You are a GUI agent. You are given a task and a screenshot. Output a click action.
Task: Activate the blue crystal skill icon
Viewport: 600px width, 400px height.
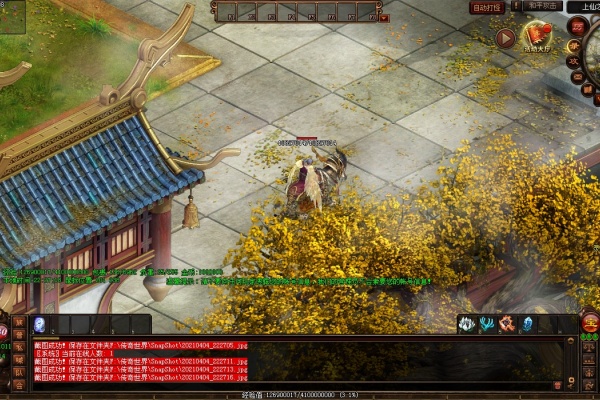pyautogui.click(x=527, y=324)
